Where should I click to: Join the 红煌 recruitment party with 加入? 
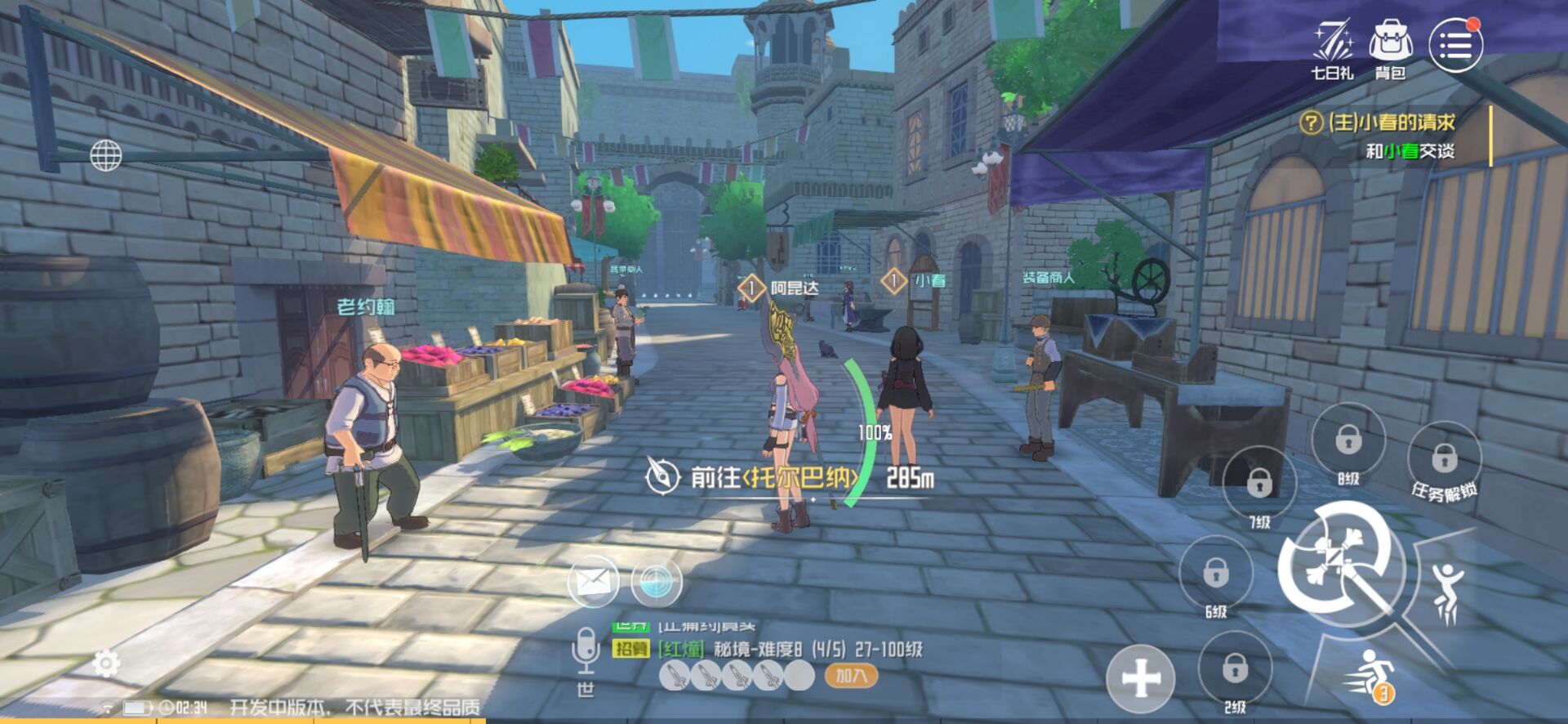pos(851,676)
